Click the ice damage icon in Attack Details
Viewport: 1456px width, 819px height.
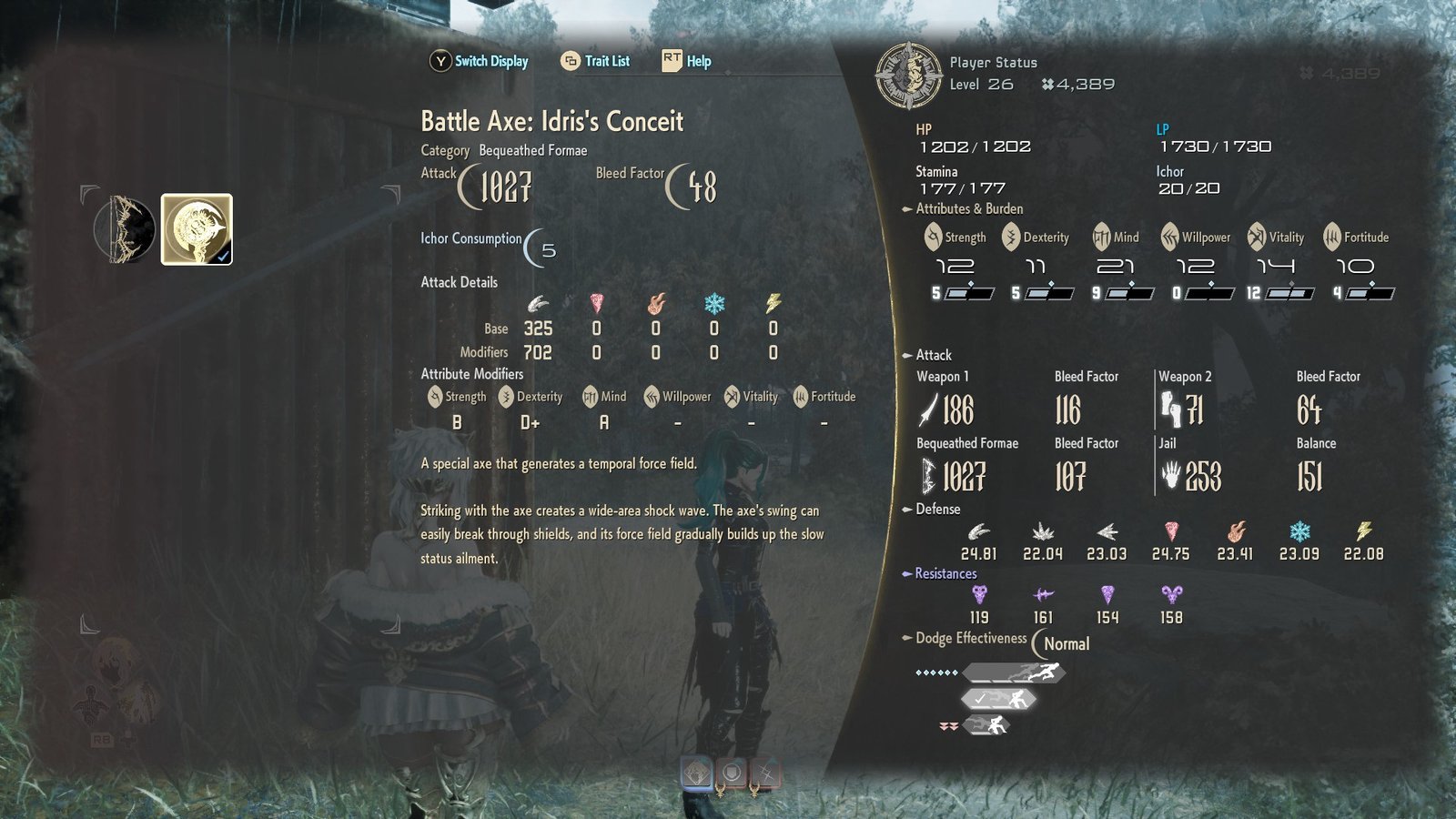(714, 303)
